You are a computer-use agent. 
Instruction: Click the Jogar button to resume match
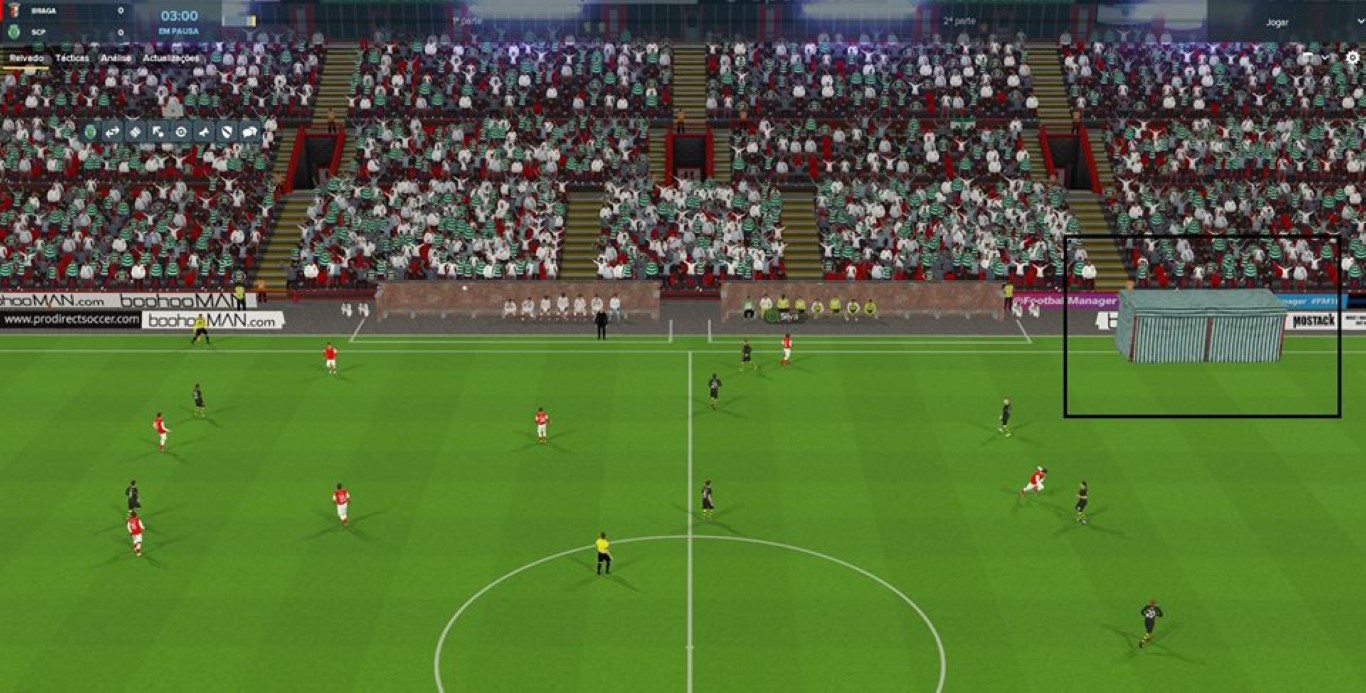[x=1277, y=22]
